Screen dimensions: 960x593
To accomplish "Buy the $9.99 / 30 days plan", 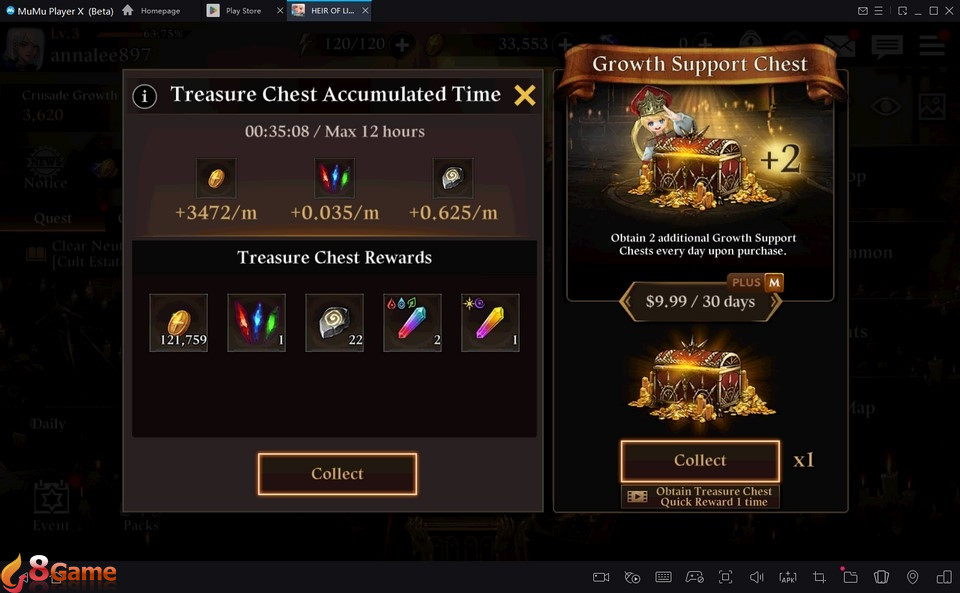I will (x=700, y=301).
